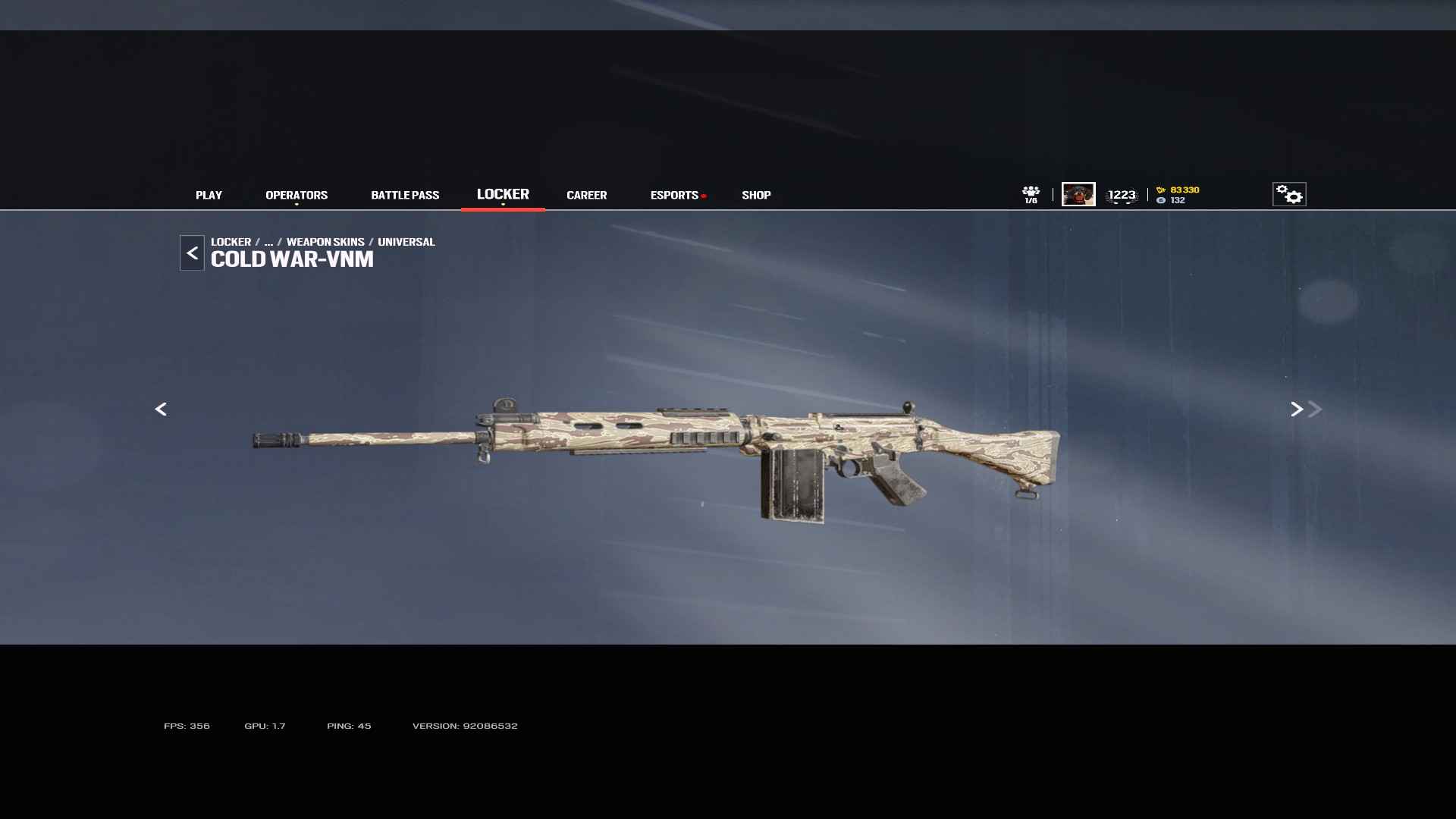The image size is (1456, 819).
Task: Open the Esports tab
Action: click(674, 195)
